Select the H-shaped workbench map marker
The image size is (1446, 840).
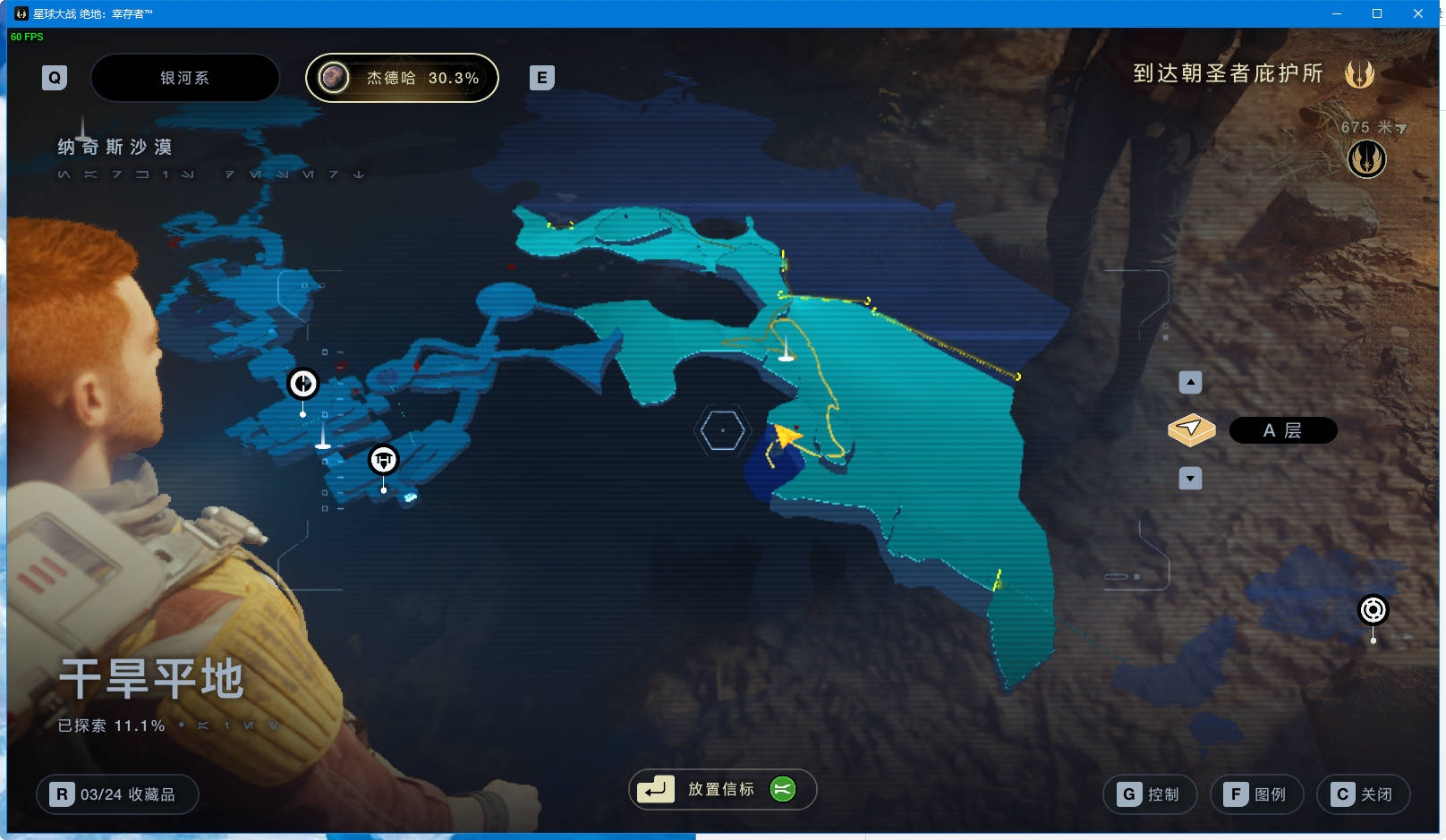(x=384, y=460)
